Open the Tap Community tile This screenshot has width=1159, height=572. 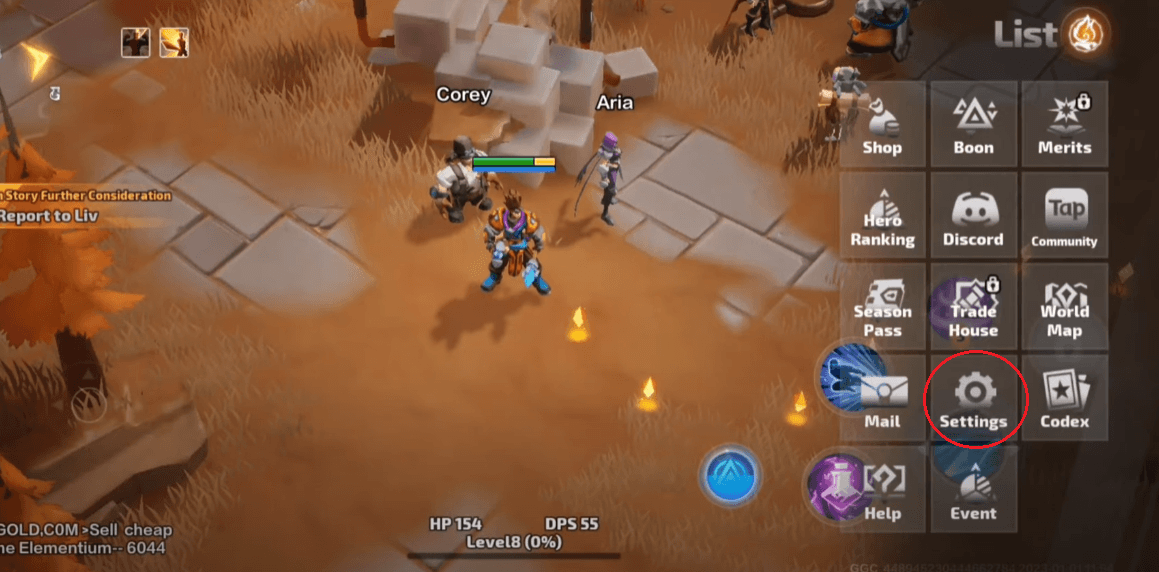click(x=1064, y=217)
